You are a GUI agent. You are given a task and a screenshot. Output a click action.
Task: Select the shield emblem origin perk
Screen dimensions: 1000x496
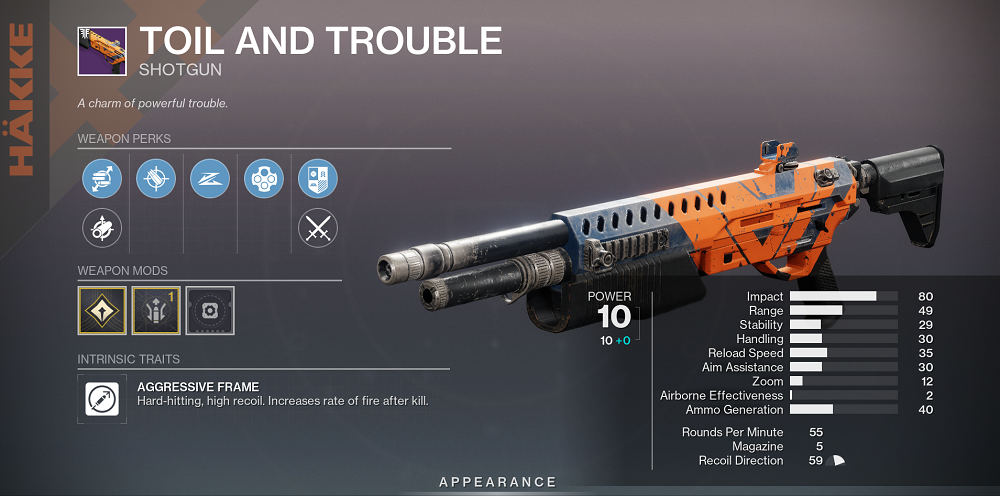pos(318,180)
